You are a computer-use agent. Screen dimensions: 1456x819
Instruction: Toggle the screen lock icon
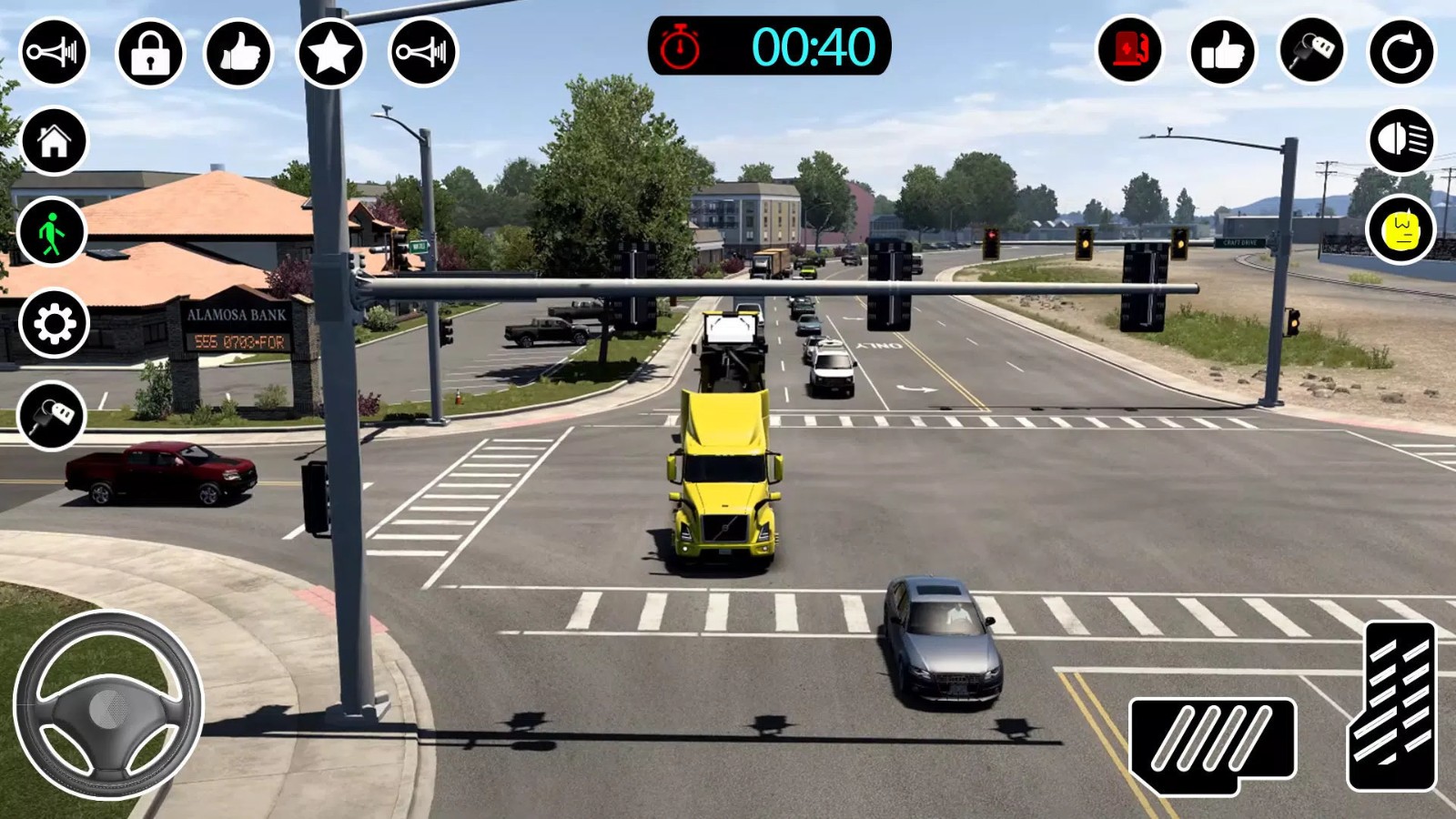146,51
